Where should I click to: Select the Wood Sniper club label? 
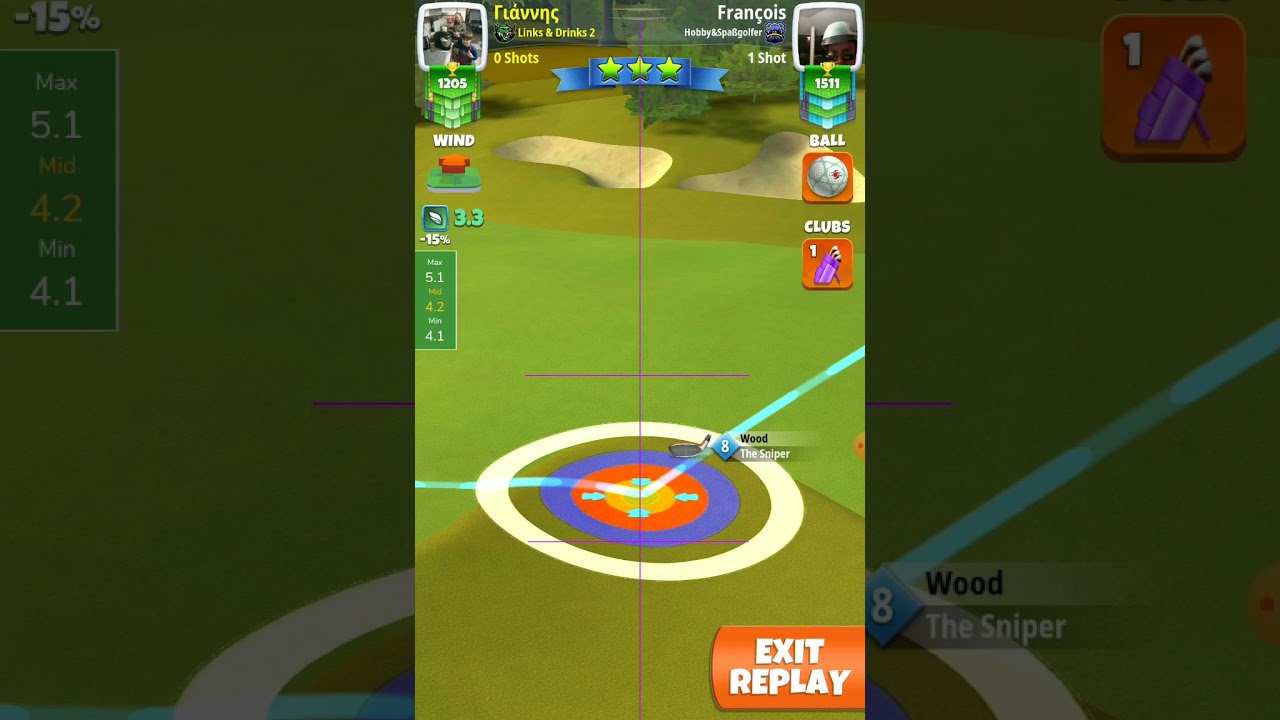click(762, 446)
